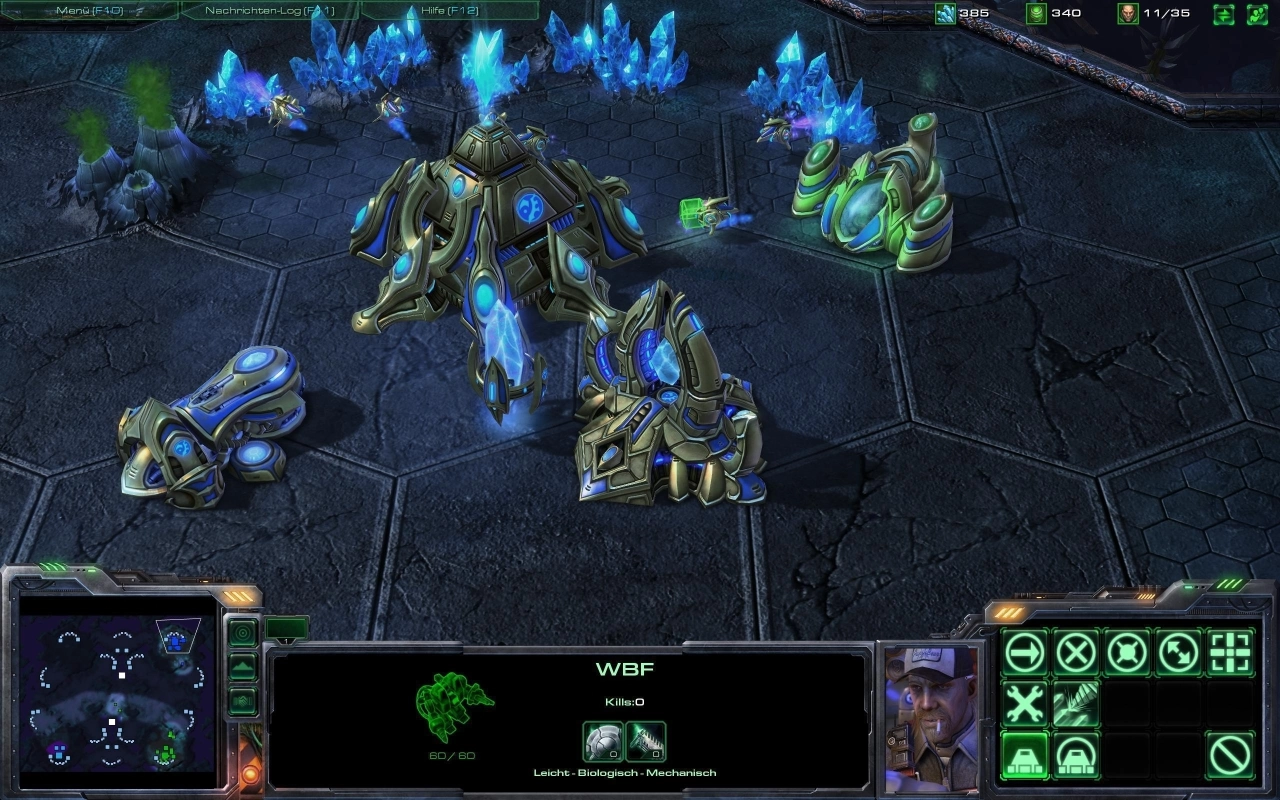Select the Gather resources command
This screenshot has width=1280, height=800.
point(1076,704)
